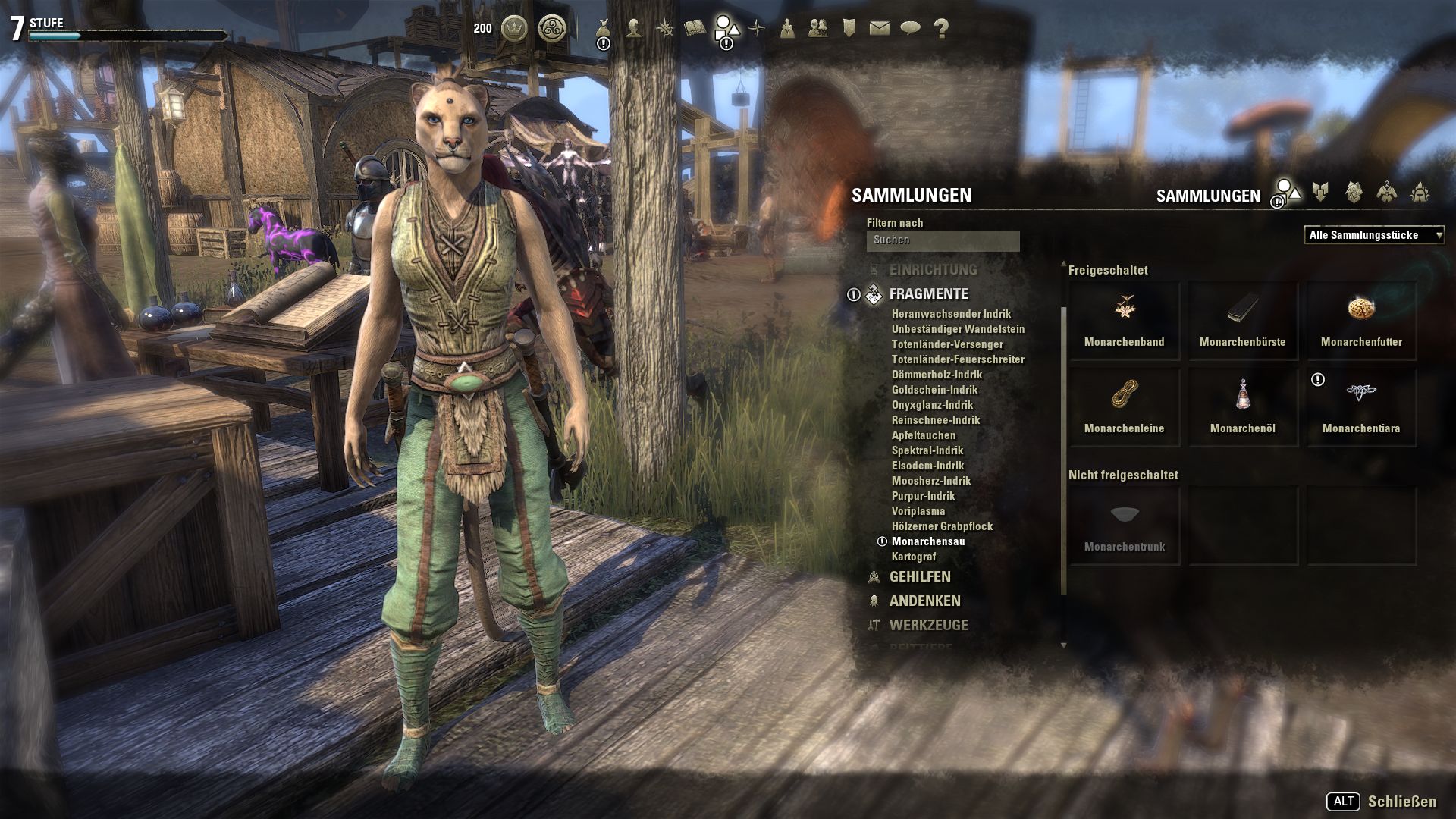Choose the Monarchenbürste collectible

pos(1242,320)
